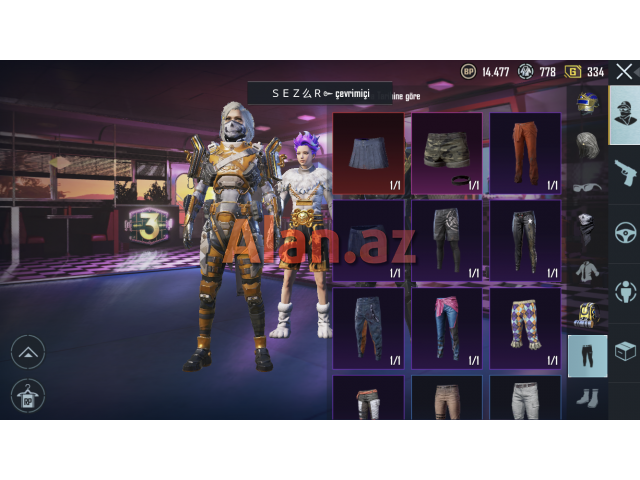Open the backpack category
The image size is (640, 480).
pyautogui.click(x=586, y=314)
